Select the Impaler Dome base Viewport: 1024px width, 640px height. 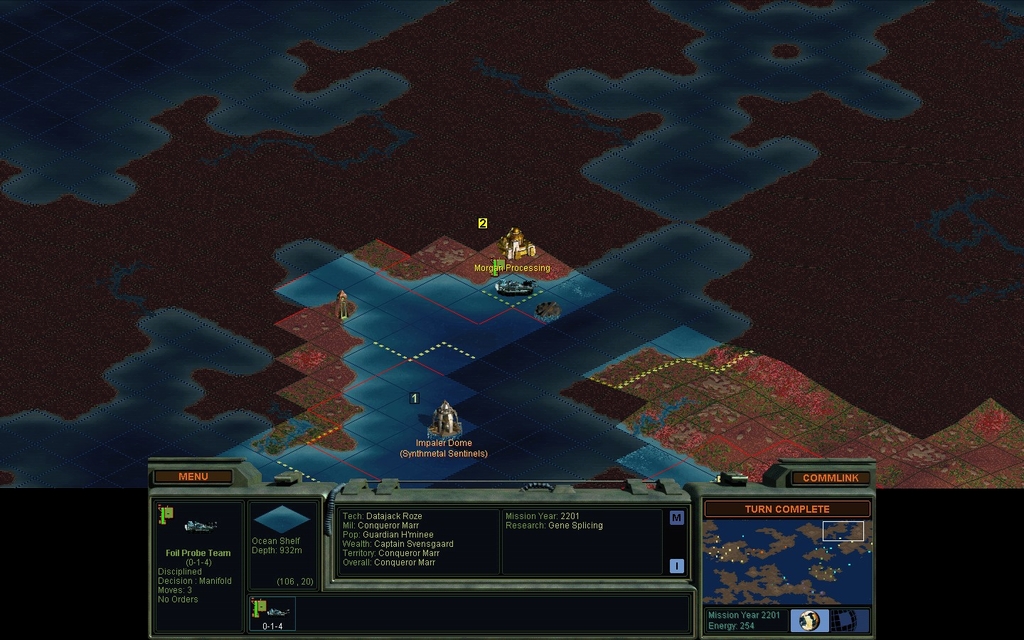pos(444,418)
